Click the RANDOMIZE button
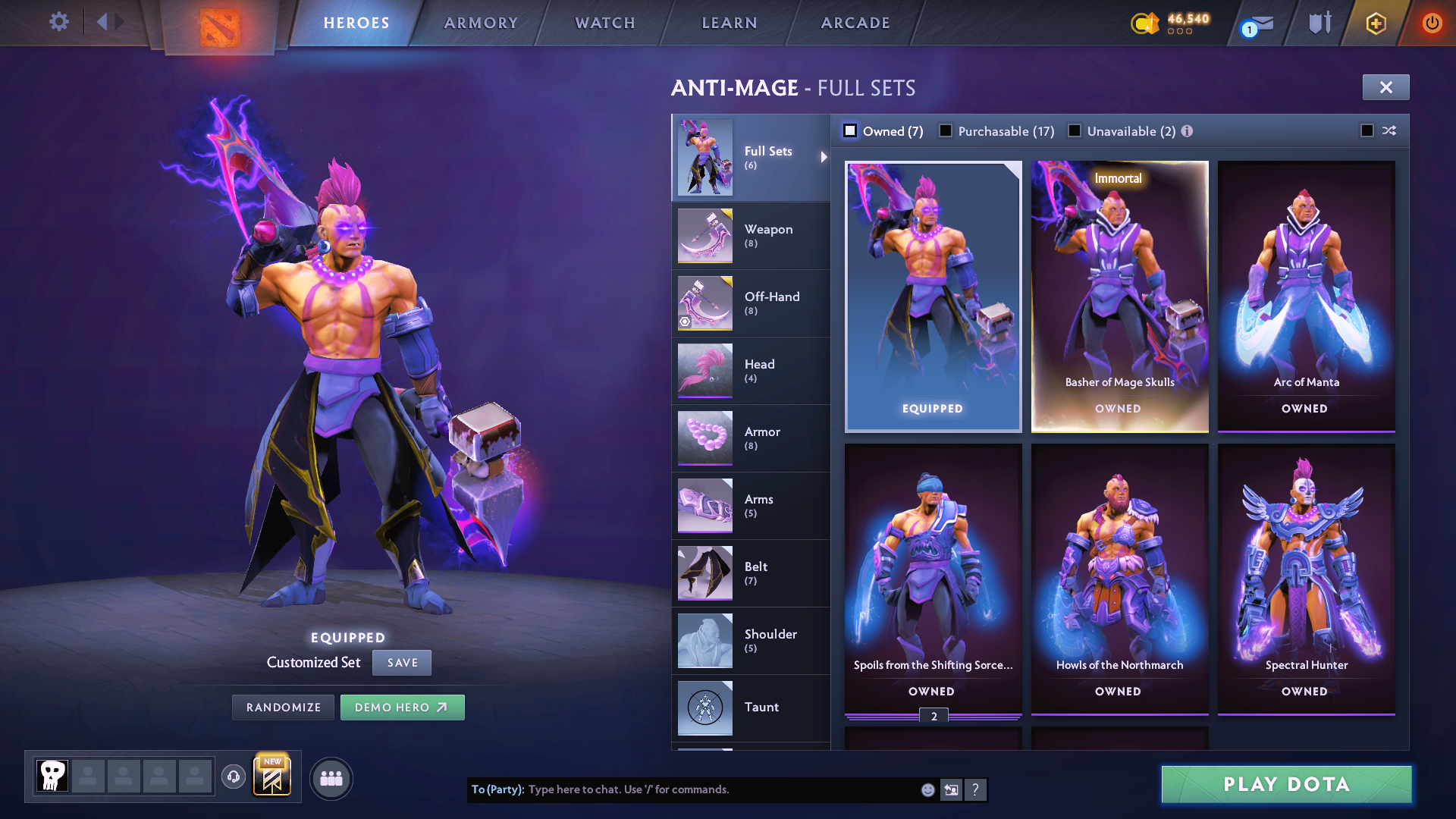This screenshot has width=1456, height=819. pos(283,707)
